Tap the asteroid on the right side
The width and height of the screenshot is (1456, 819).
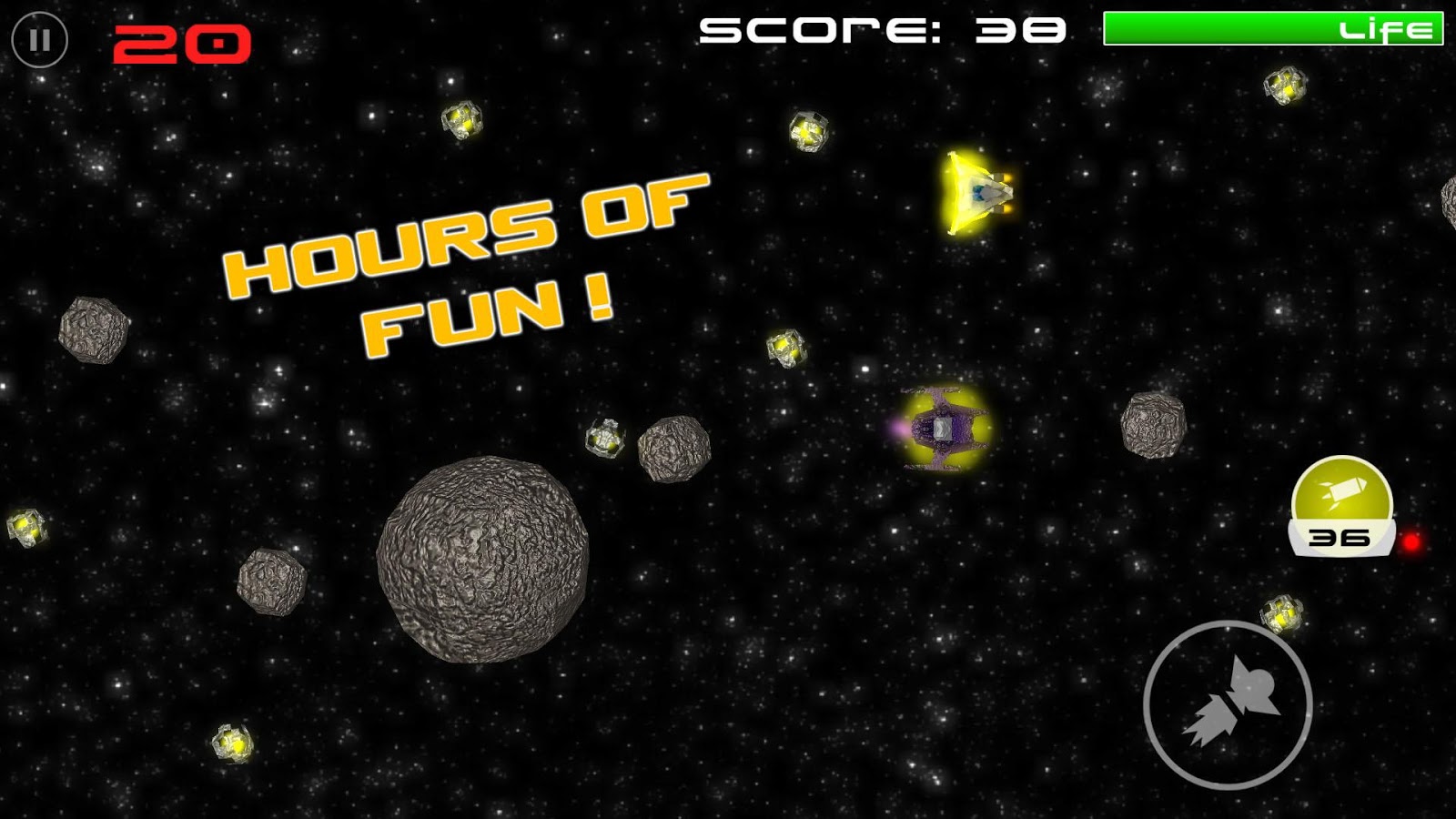[x=1154, y=425]
